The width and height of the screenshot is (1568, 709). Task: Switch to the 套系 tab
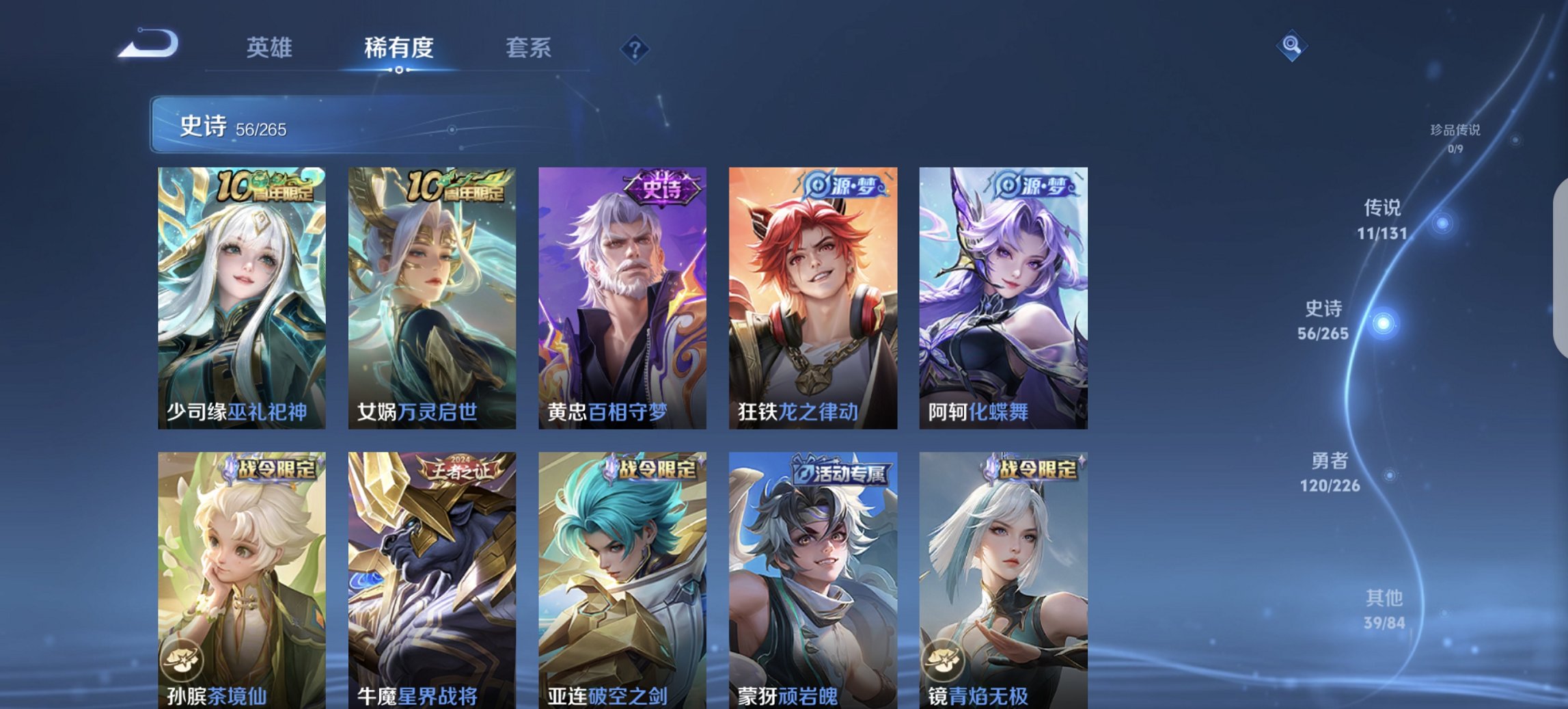coord(529,48)
